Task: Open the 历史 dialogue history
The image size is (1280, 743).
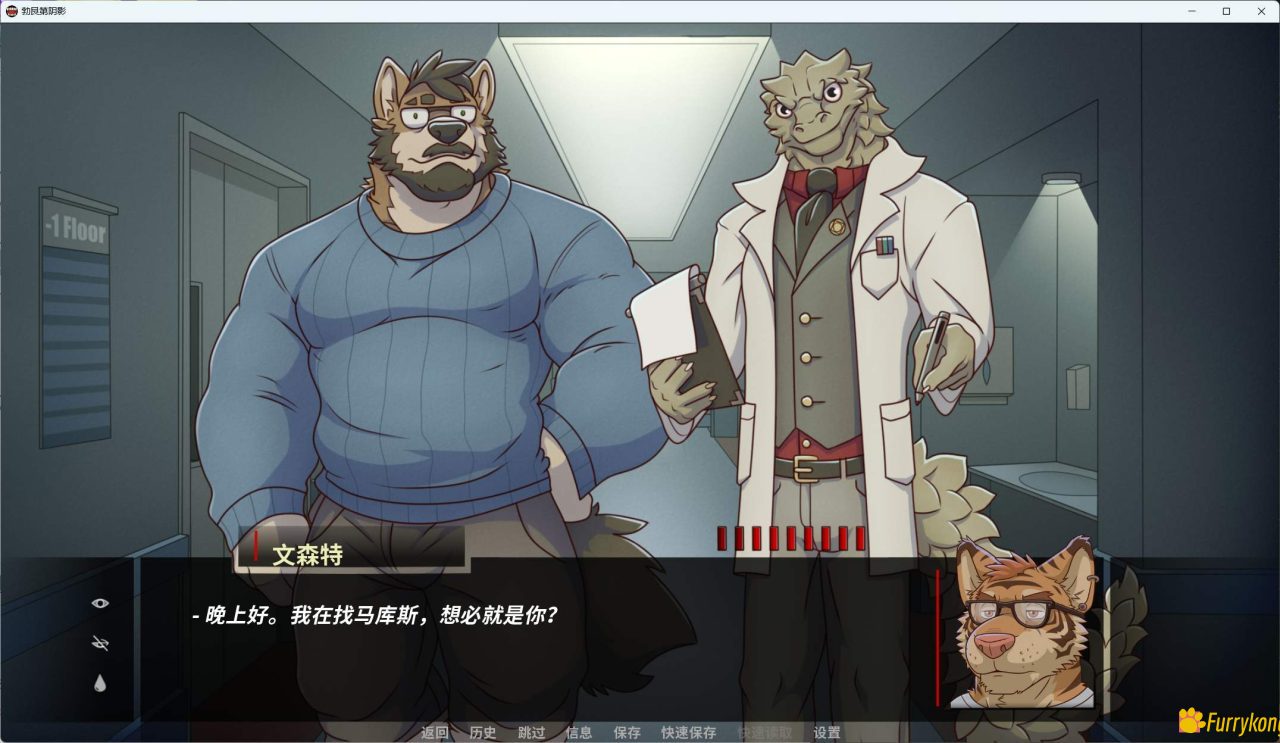Action: tap(483, 732)
